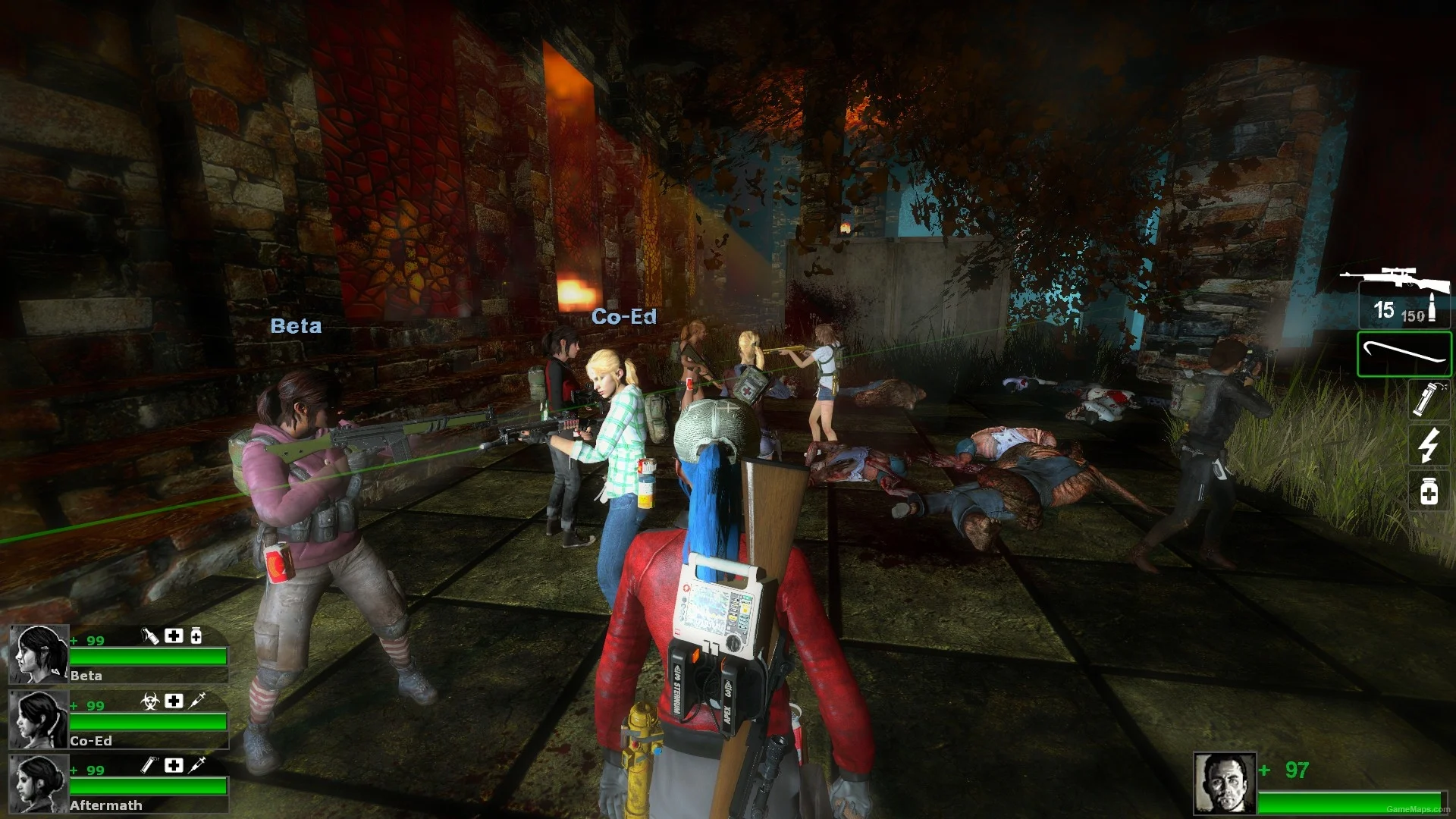Image resolution: width=1456 pixels, height=819 pixels.
Task: Choose the pipe bomb throwable slot
Action: 1429,399
